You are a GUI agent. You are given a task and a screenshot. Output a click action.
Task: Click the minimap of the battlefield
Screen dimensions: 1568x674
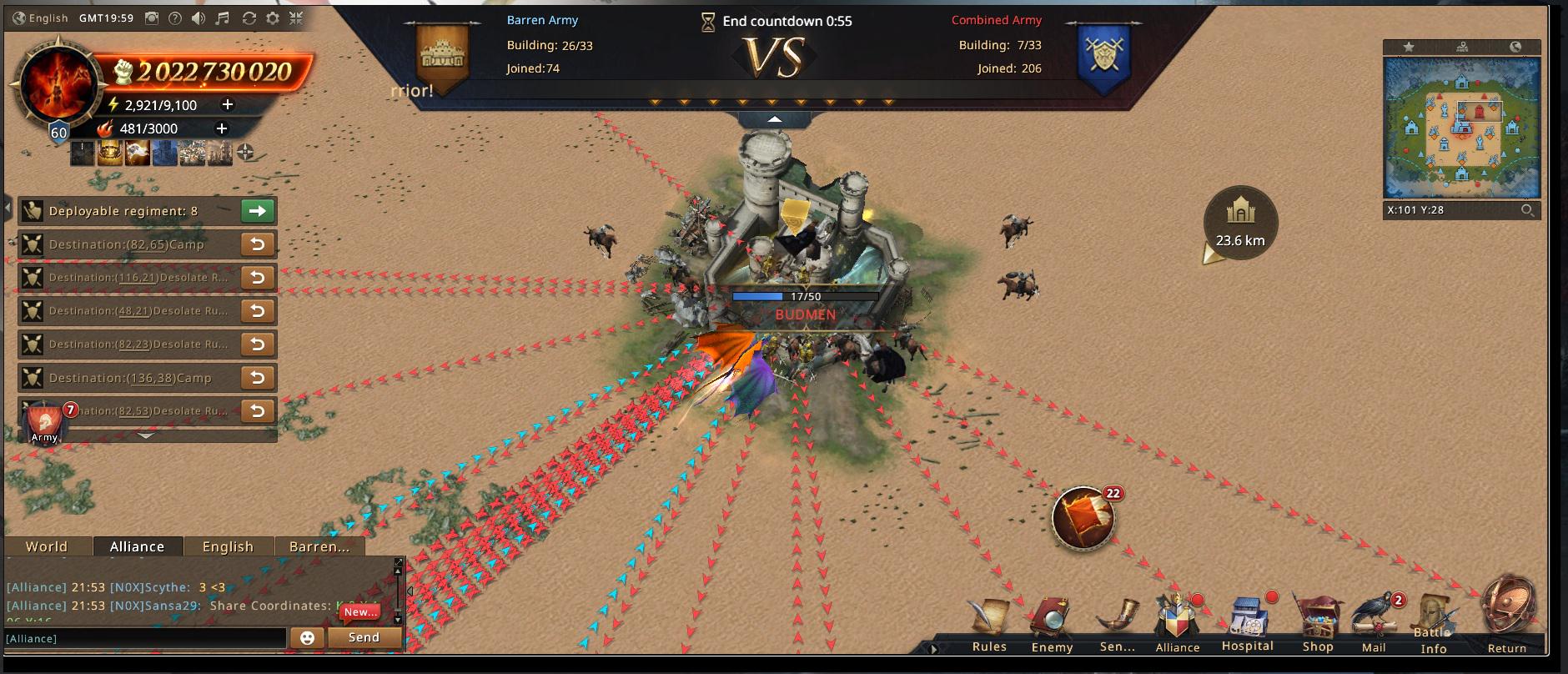(x=1461, y=127)
